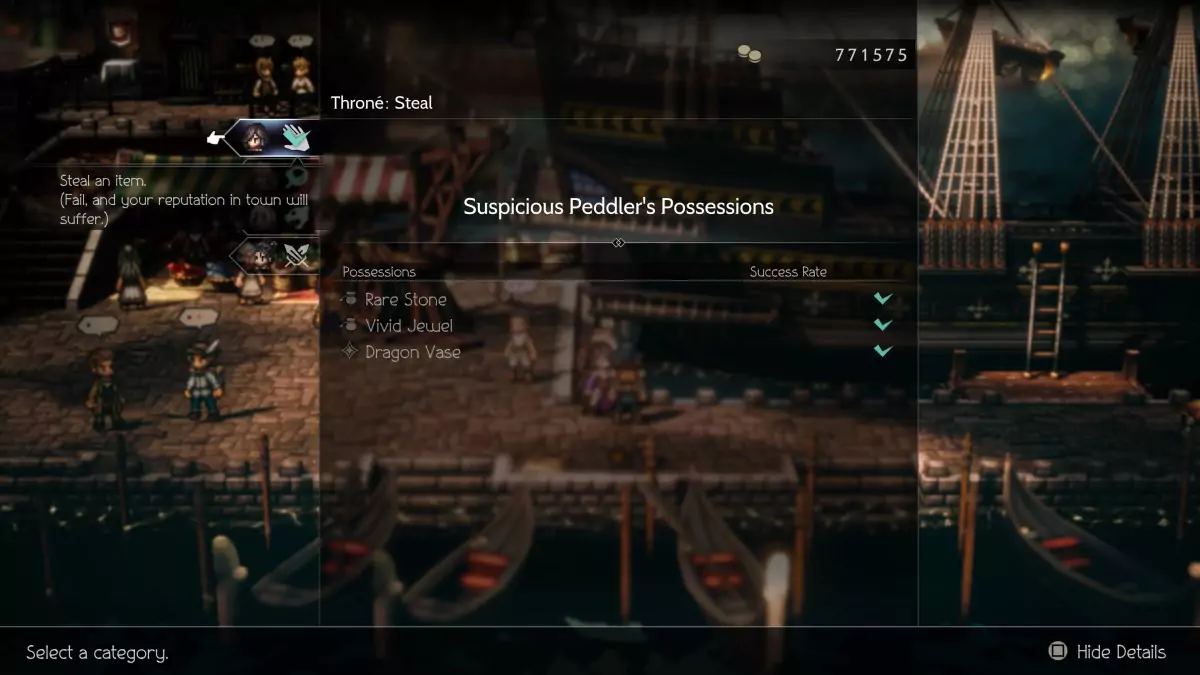Choose the crossed swords path action
Viewport: 1200px width, 675px height.
(x=297, y=256)
